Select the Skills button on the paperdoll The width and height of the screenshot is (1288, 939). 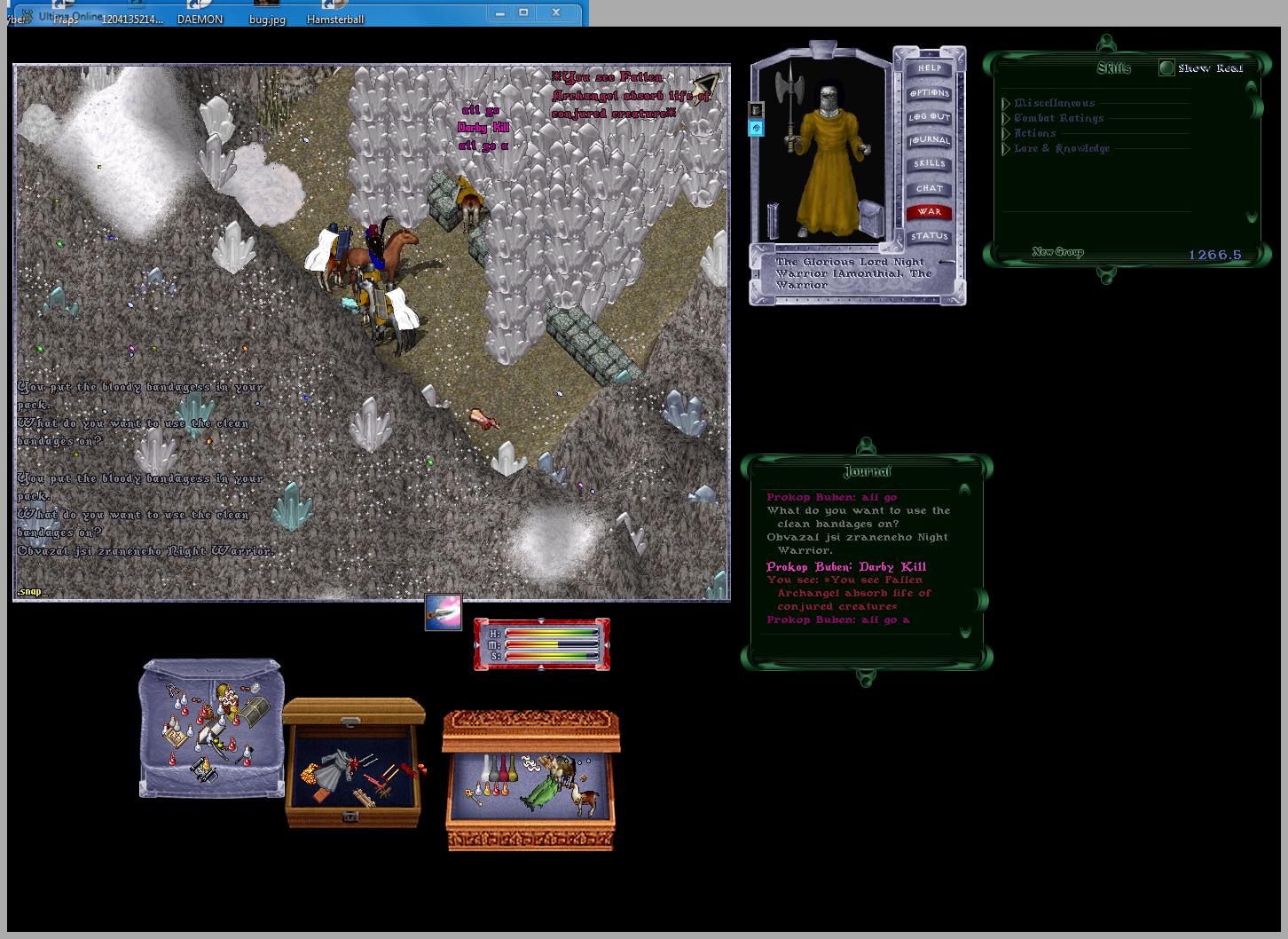929,164
